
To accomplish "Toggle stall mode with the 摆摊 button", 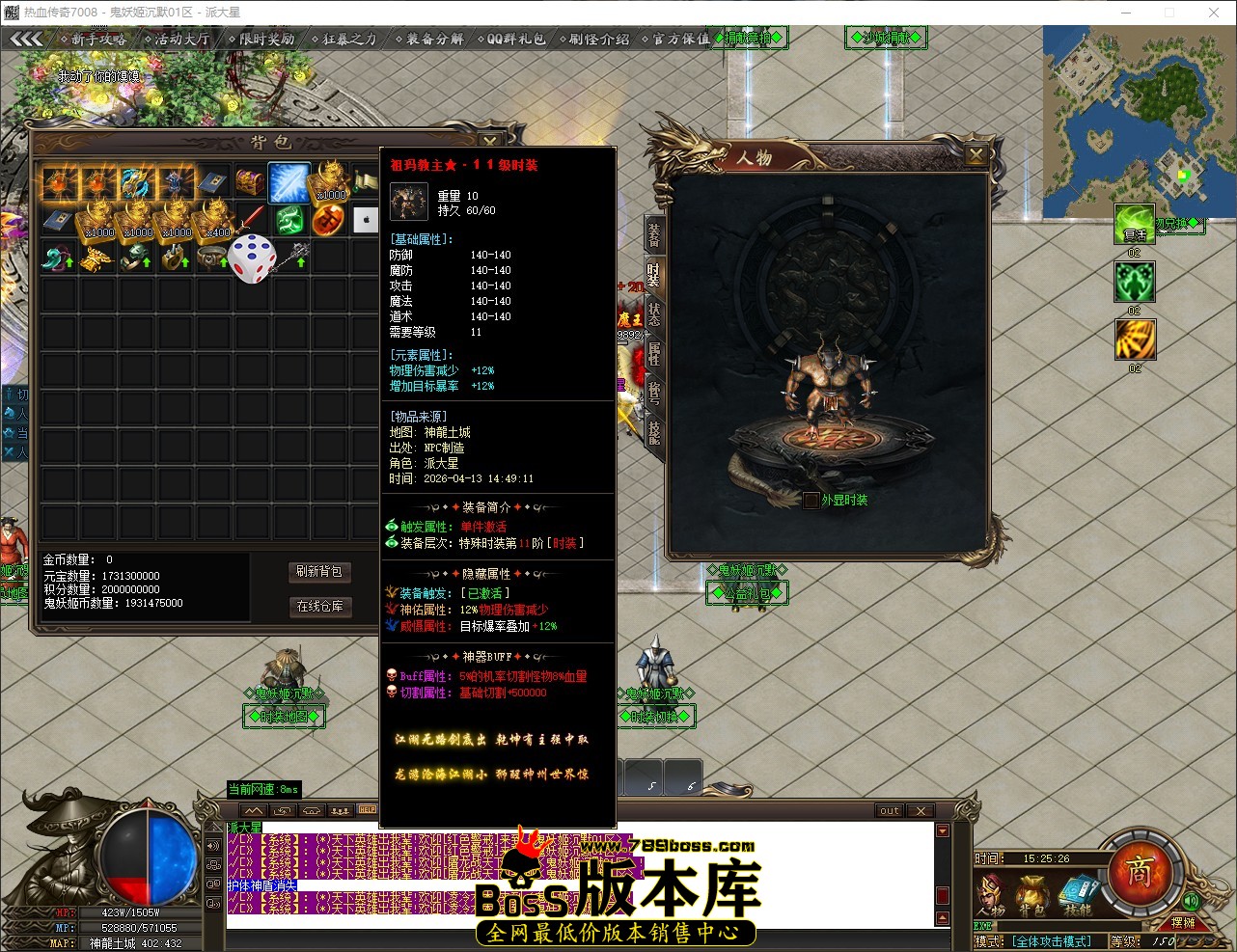I will (x=1182, y=923).
